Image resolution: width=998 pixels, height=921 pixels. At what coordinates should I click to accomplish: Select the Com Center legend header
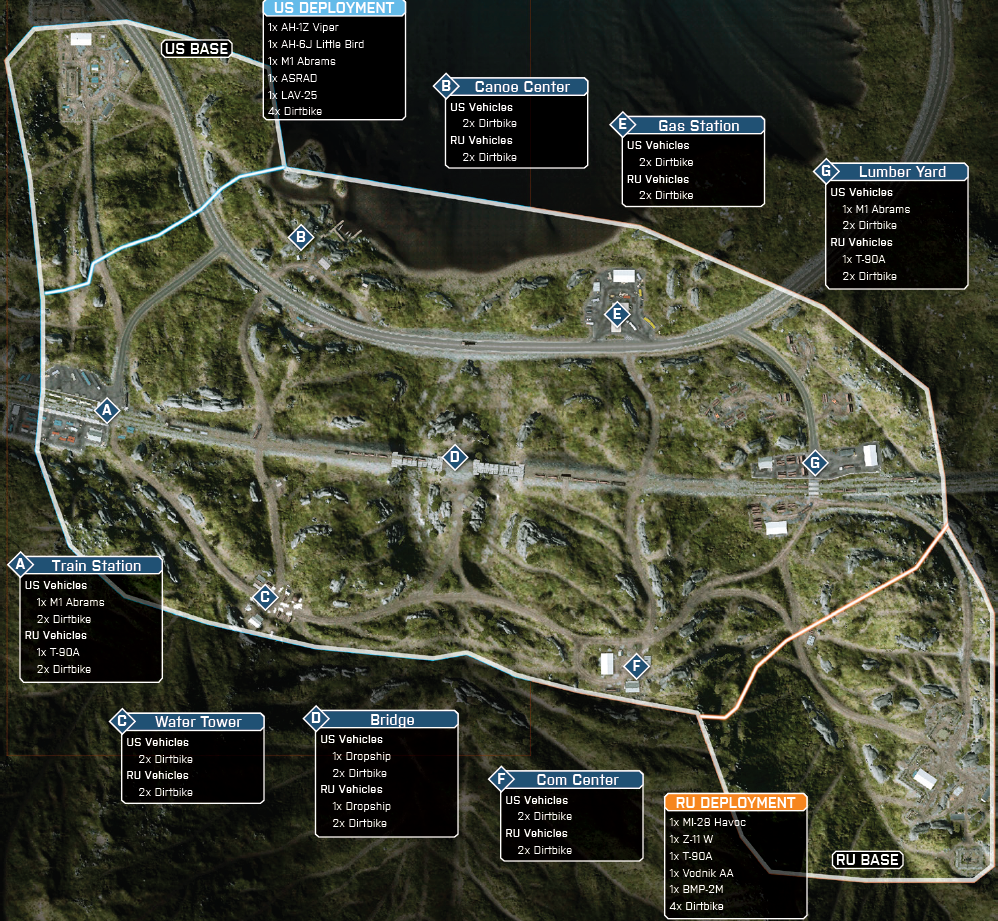(x=577, y=779)
